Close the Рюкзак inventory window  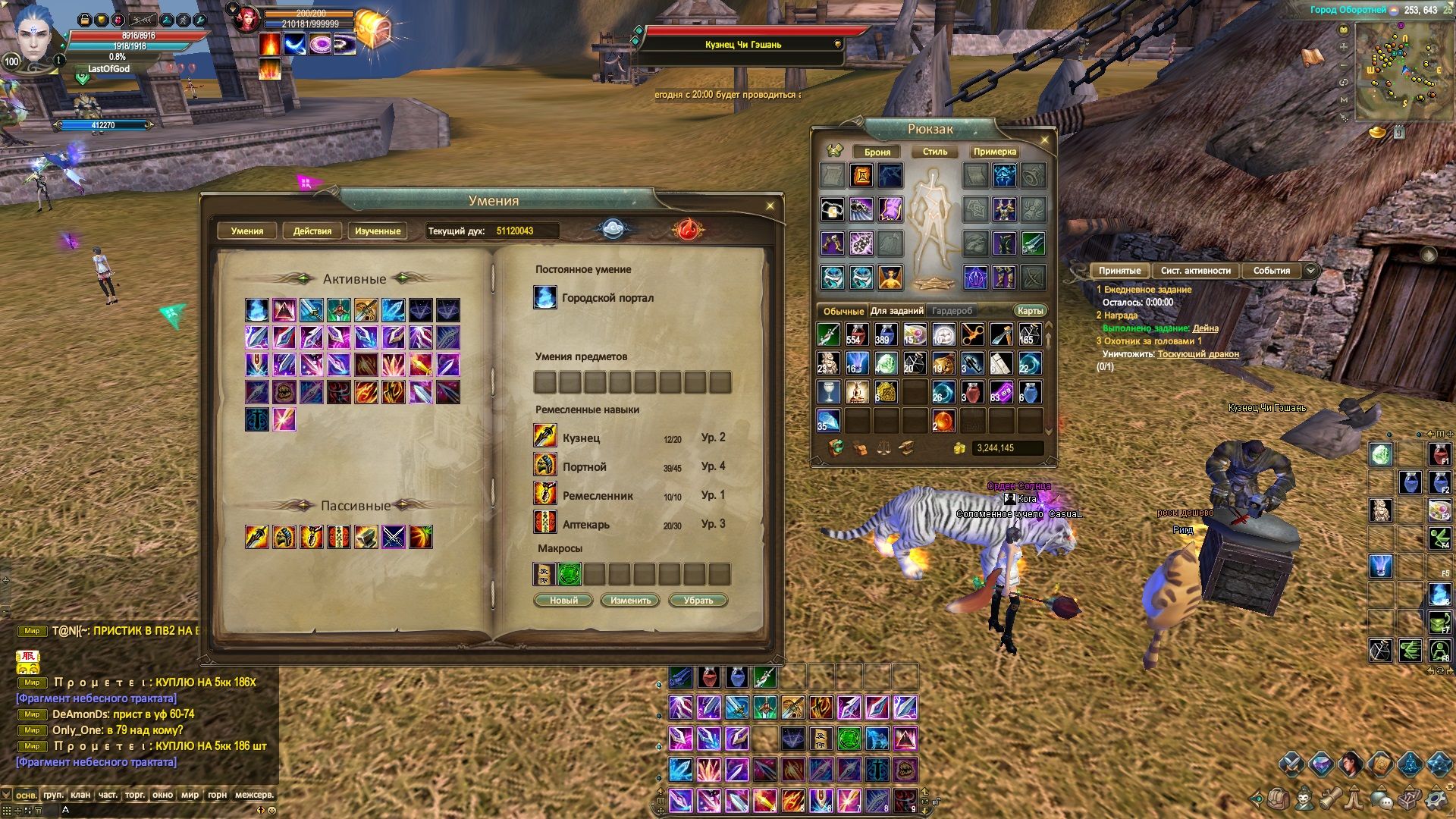1044,140
